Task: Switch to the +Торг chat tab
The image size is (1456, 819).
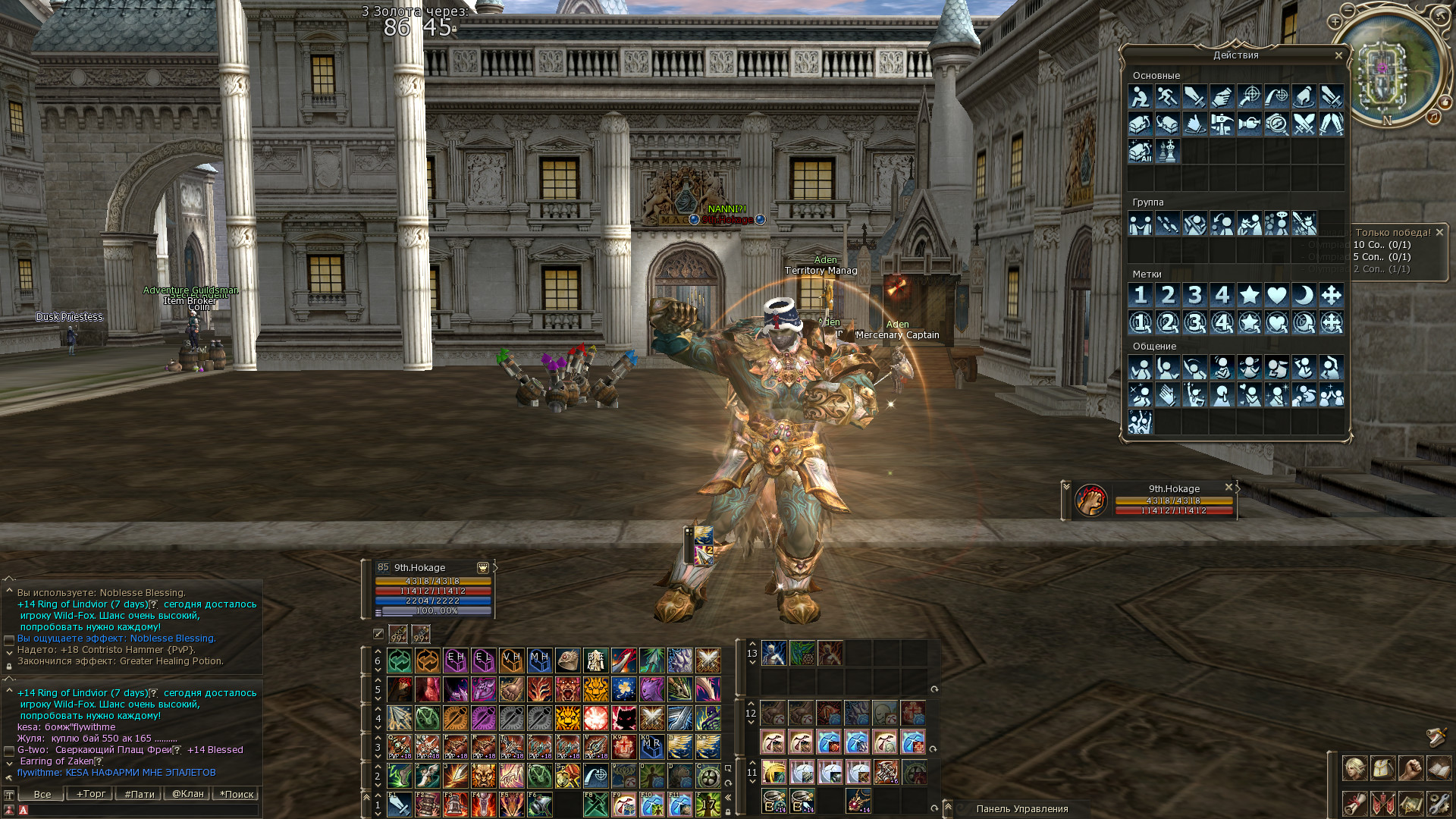Action: (x=90, y=794)
